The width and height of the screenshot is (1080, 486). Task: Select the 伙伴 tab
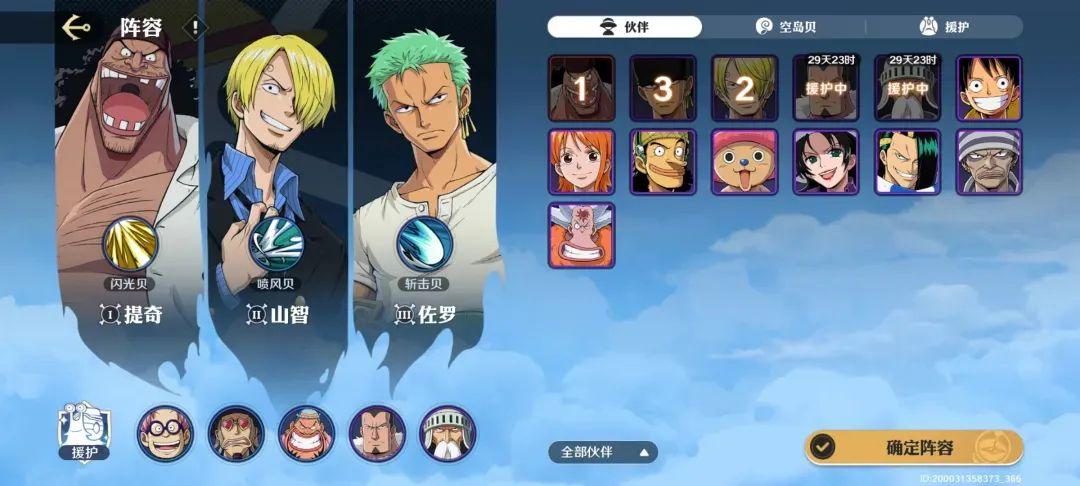(624, 27)
